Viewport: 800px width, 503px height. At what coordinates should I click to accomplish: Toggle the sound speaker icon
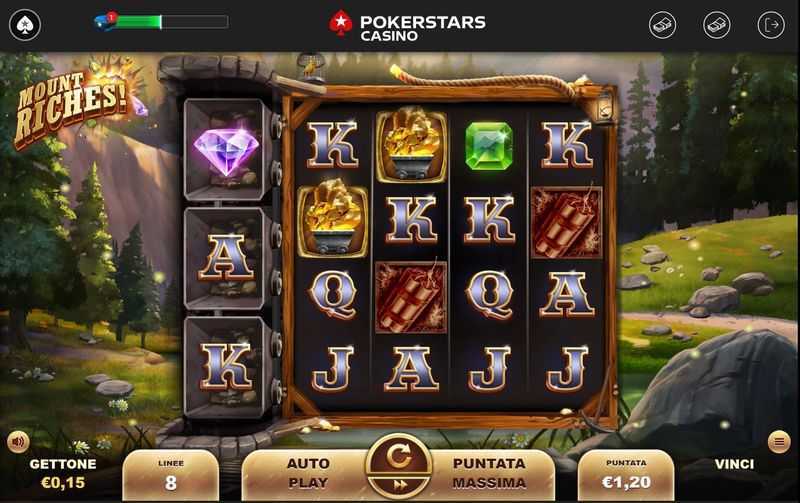coord(18,441)
